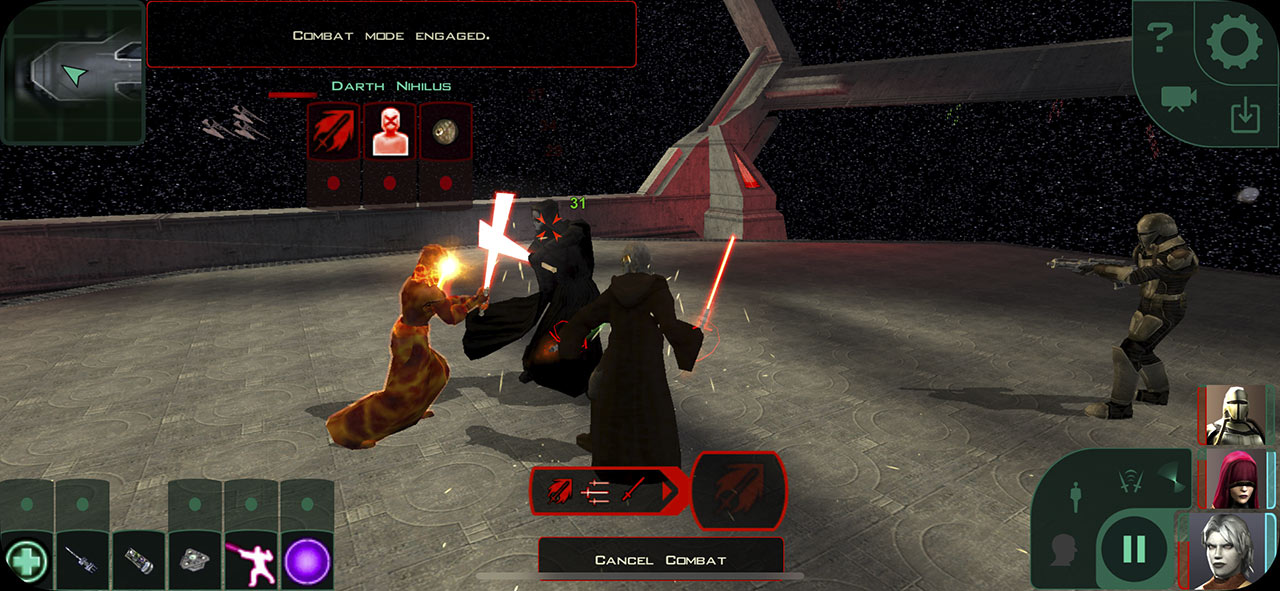Screen dimensions: 1280x591
Task: Open the gear settings menu
Action: 1237,44
